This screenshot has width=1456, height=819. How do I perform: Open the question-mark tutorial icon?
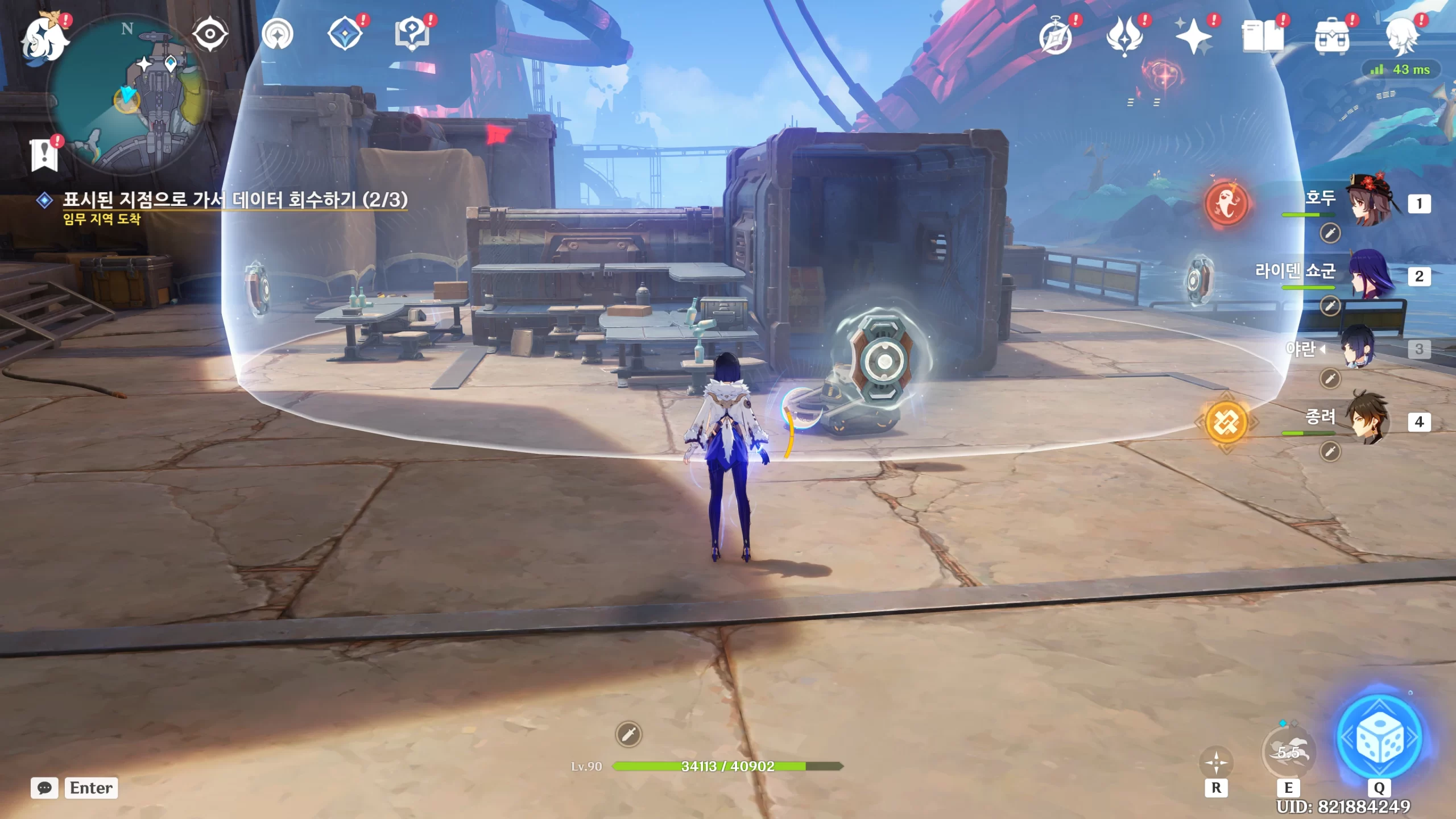(x=412, y=34)
